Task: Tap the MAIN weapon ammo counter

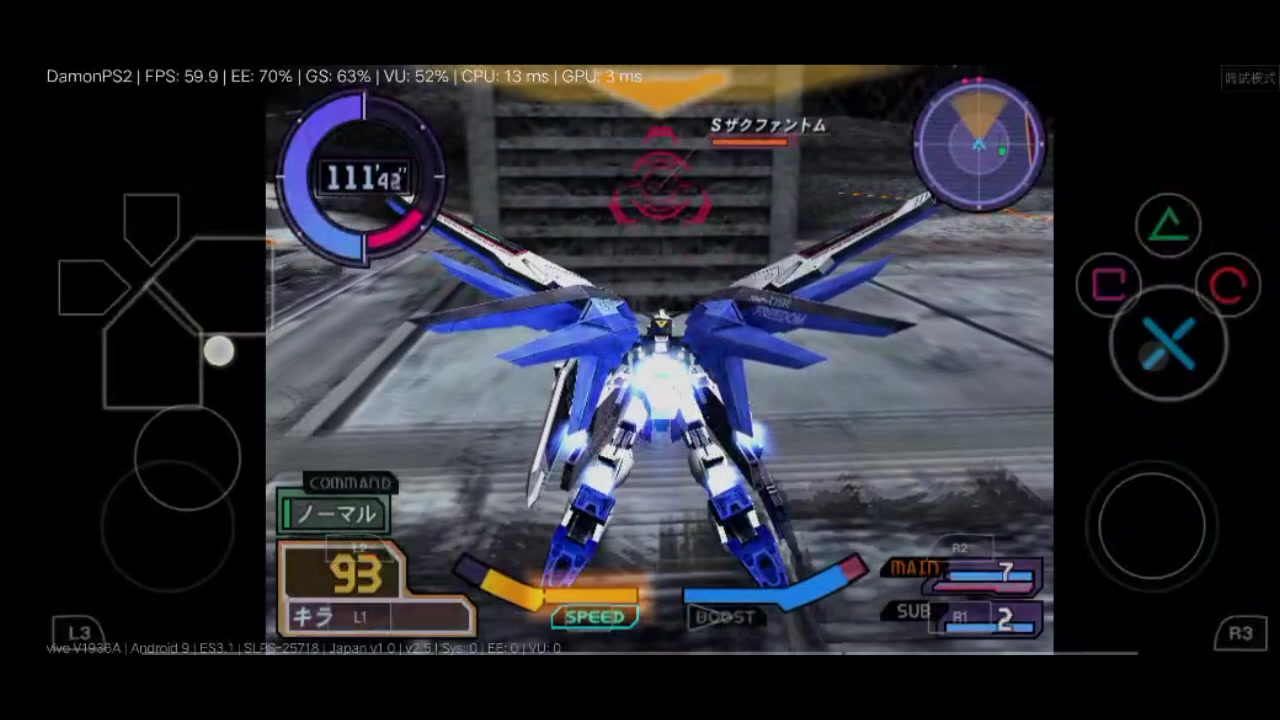Action: (x=1003, y=568)
